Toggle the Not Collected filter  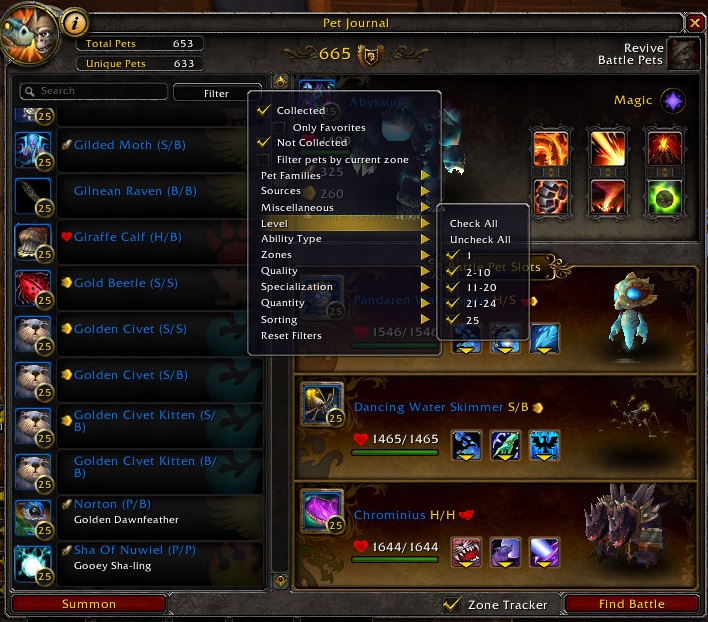click(x=264, y=143)
